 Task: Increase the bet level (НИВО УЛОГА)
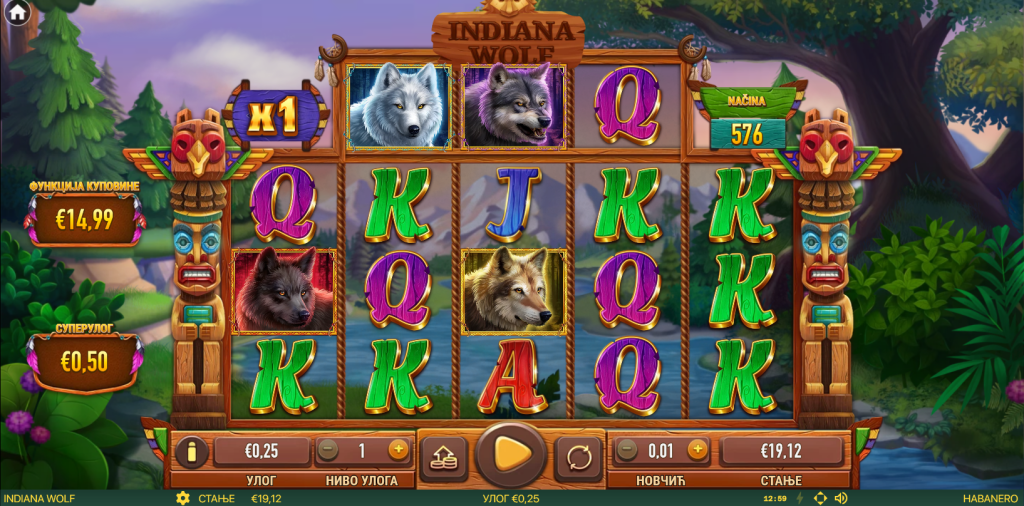[x=398, y=450]
